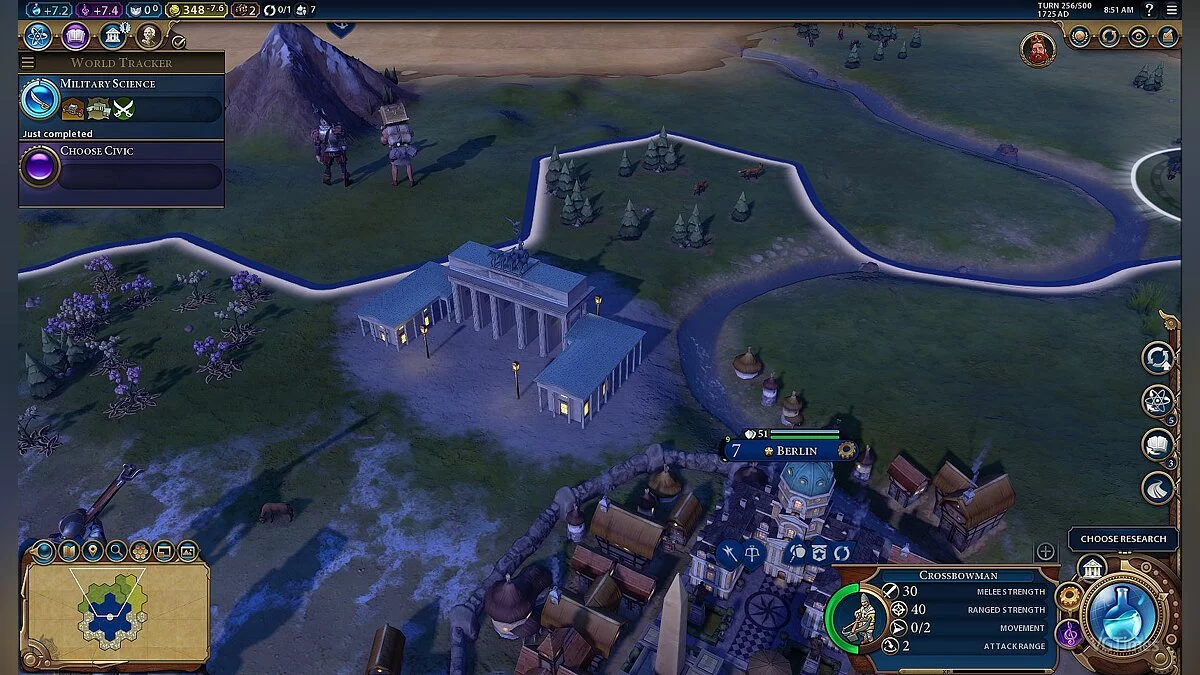Click the Choose Research notification button
Screen dimensions: 1200x675
pyautogui.click(x=1123, y=539)
